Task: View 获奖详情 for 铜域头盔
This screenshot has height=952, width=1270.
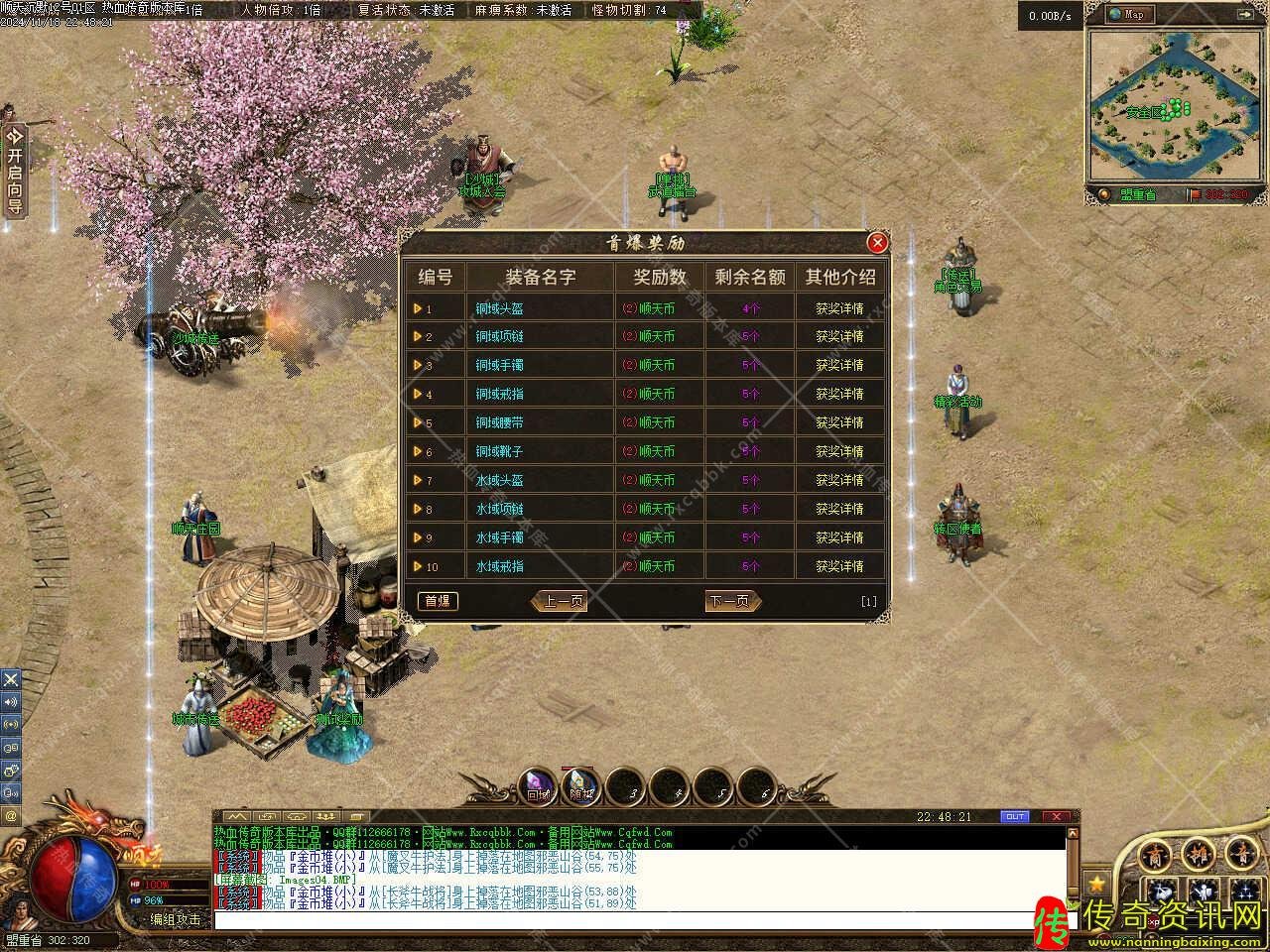Action: pos(839,308)
